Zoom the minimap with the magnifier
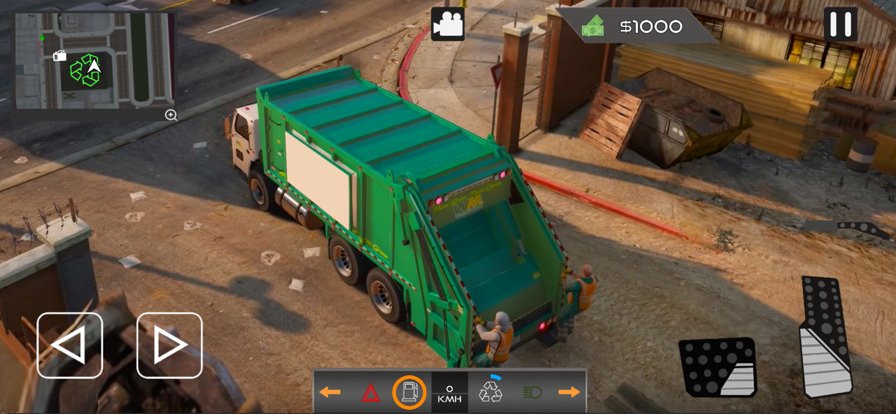Viewport: 896px width, 414px height. point(171,115)
